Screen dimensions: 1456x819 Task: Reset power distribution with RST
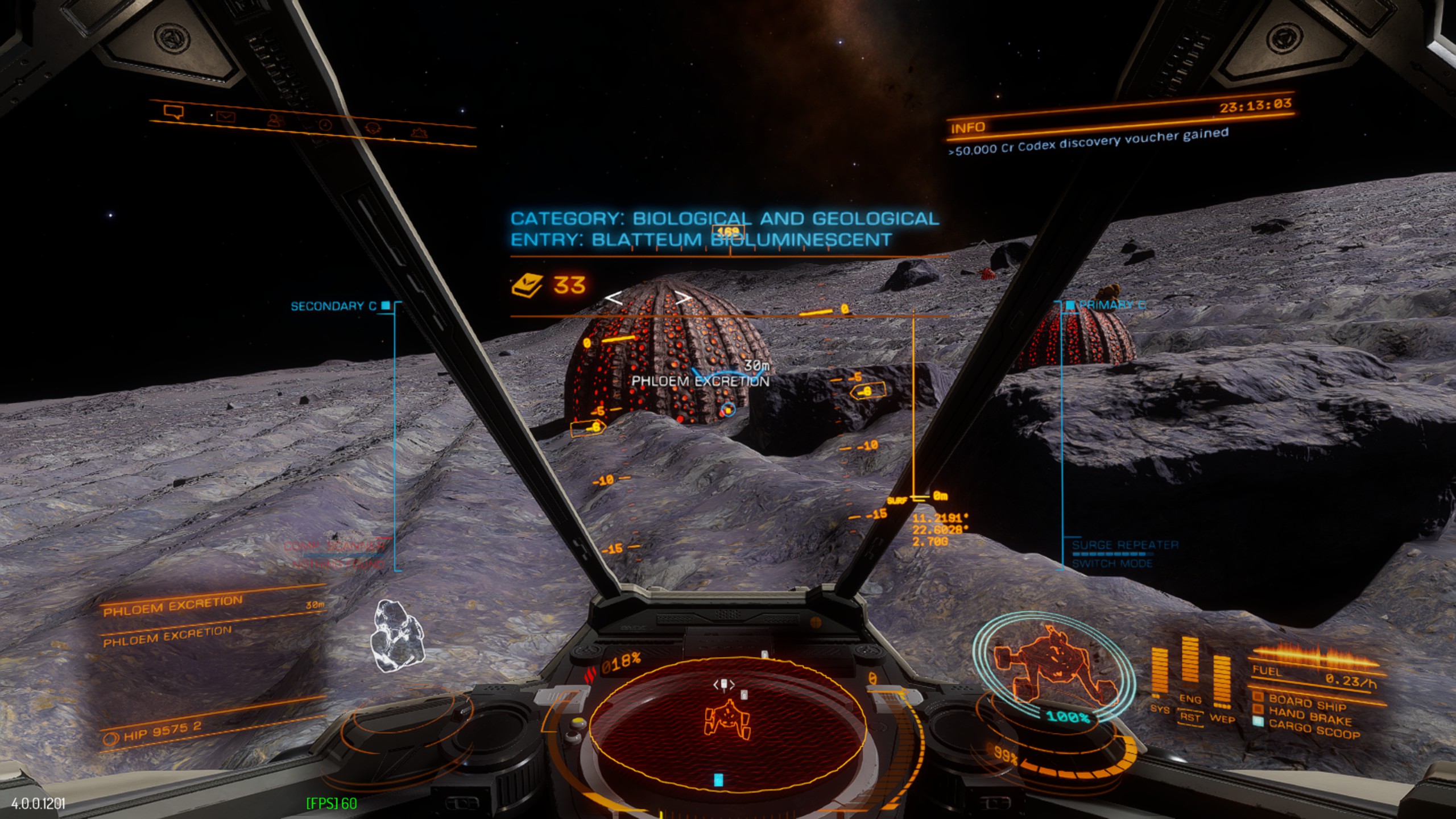pyautogui.click(x=1190, y=718)
